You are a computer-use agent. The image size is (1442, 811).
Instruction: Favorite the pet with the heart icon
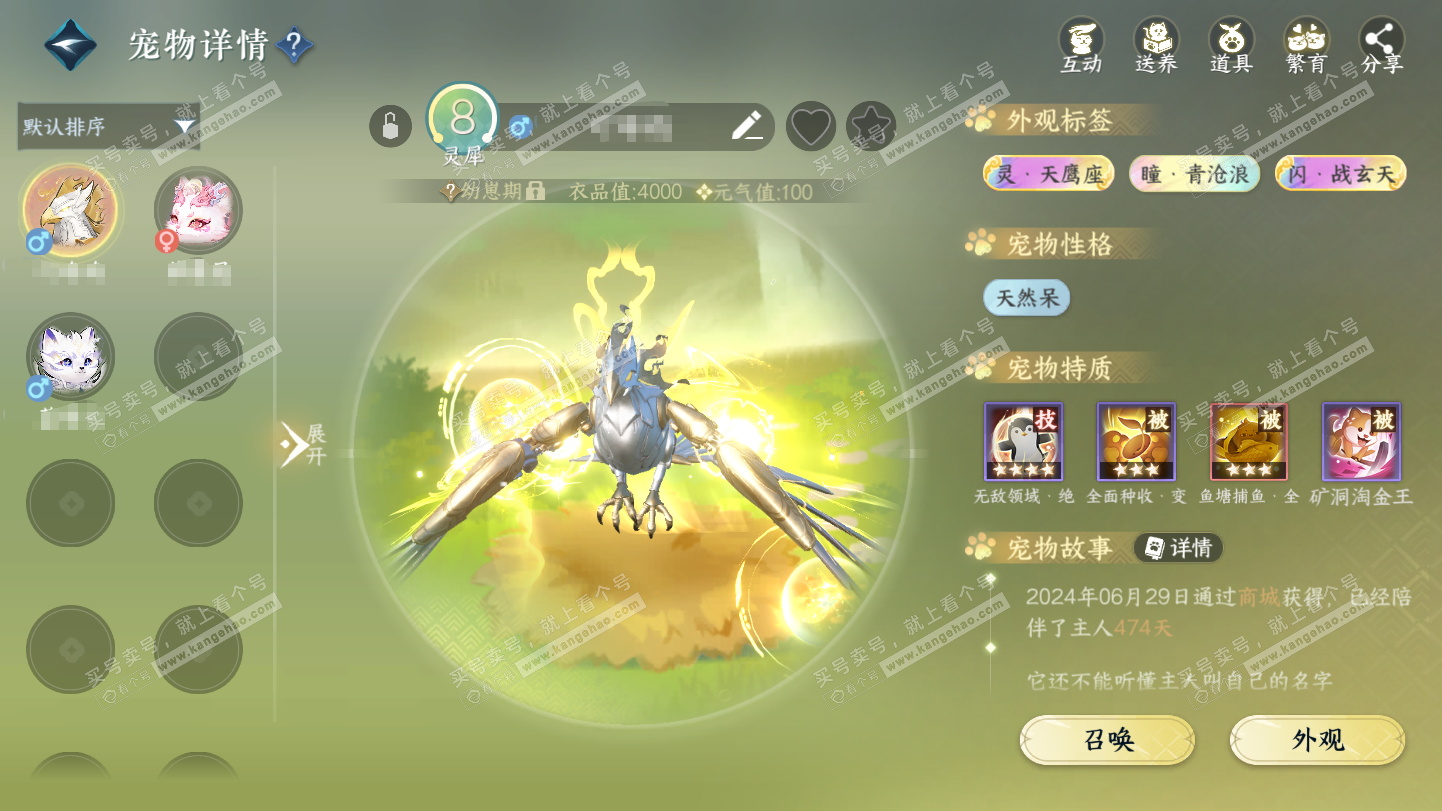[x=810, y=127]
